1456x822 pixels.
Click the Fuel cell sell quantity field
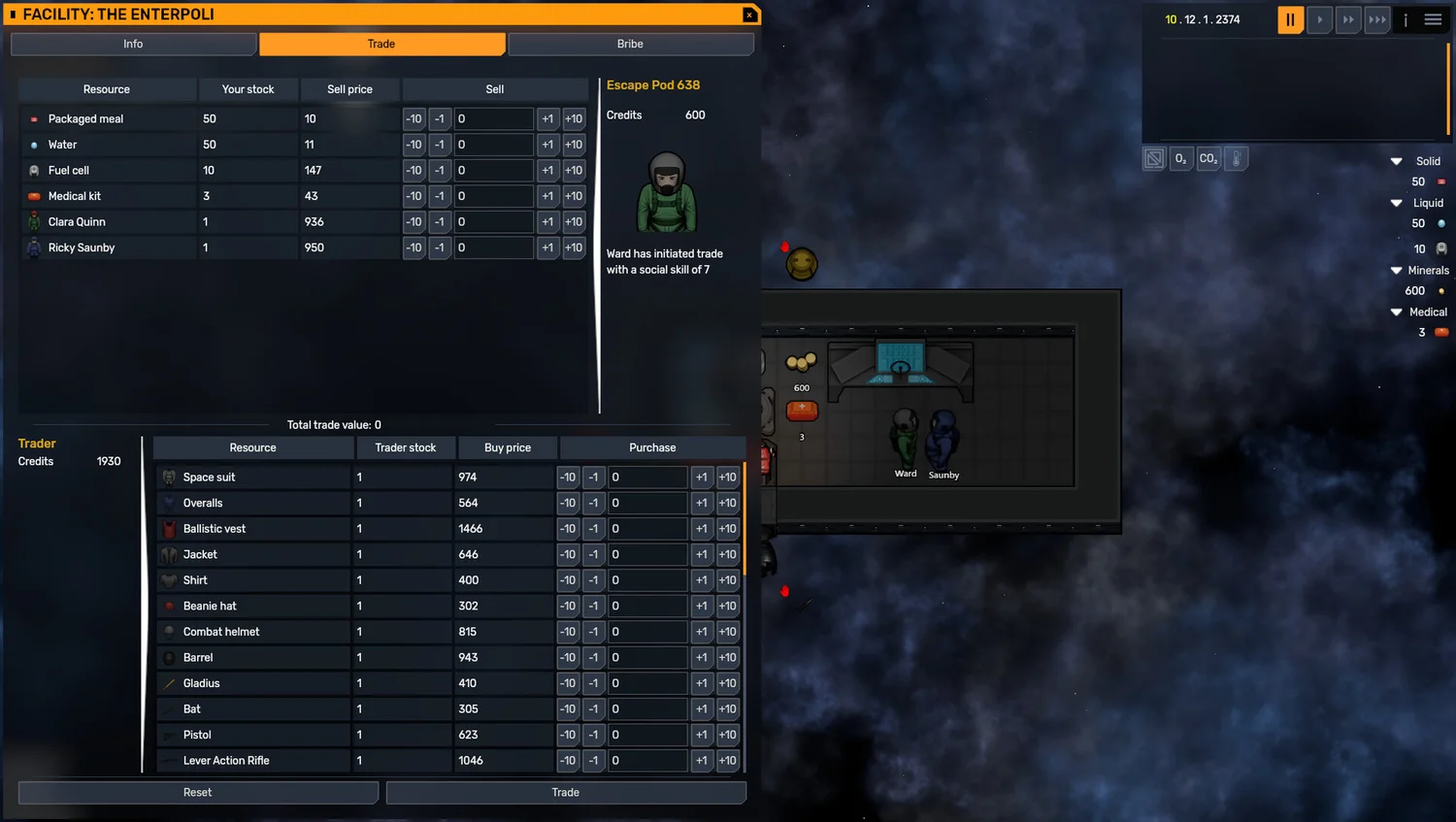(493, 171)
